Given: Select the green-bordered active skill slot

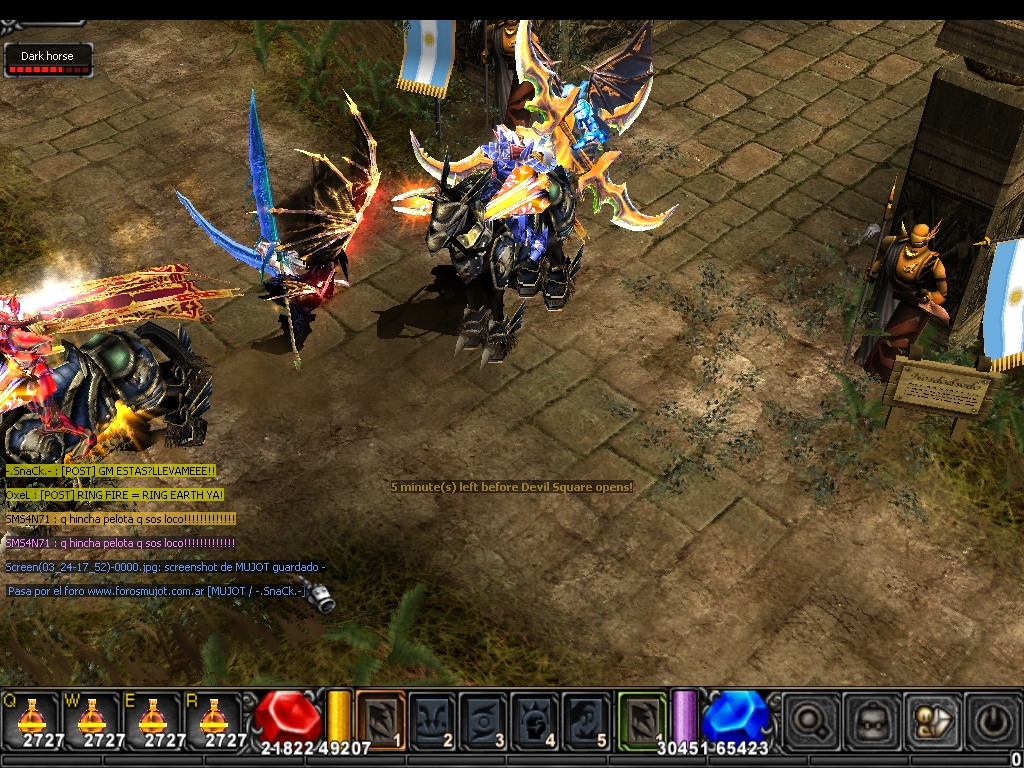Looking at the screenshot, I should tap(641, 718).
